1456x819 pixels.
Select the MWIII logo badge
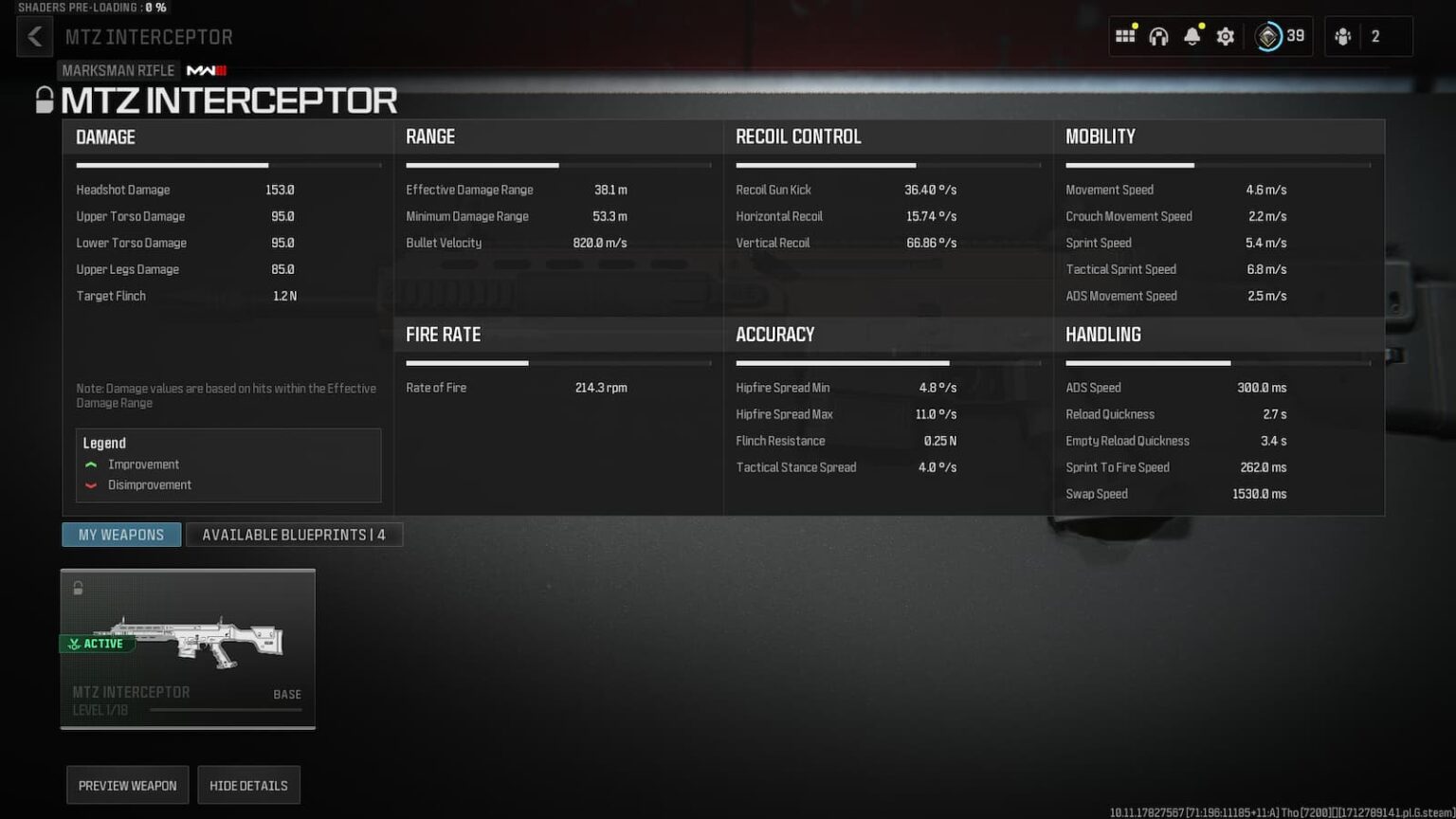[x=208, y=70]
